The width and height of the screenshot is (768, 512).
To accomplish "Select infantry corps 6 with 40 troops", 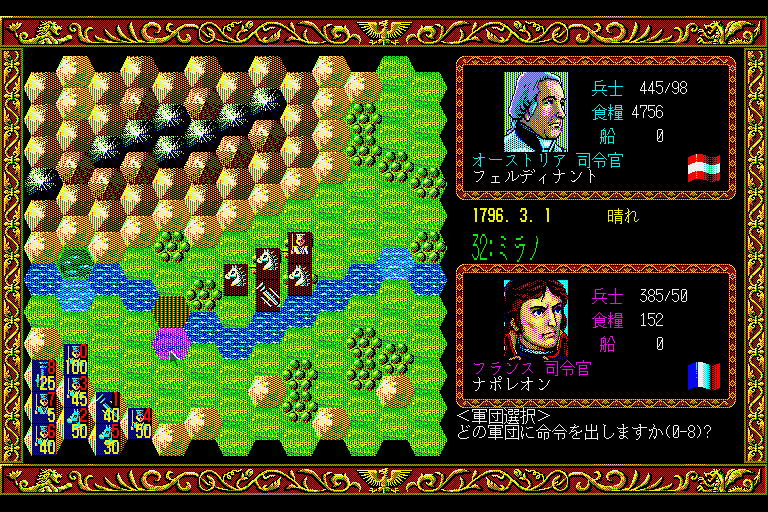I will click(x=46, y=440).
